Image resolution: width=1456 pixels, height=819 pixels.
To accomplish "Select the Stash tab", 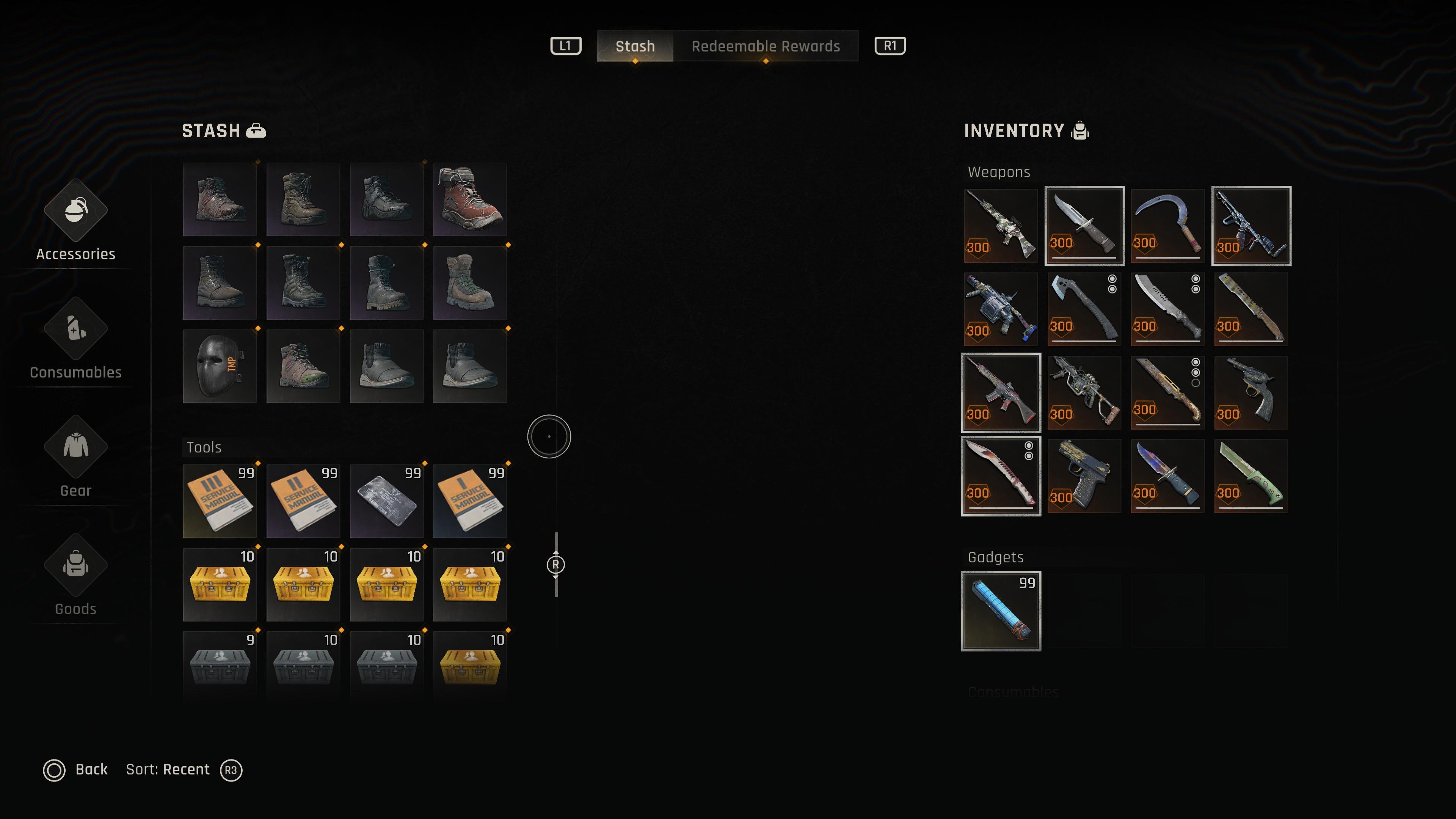I will click(635, 46).
